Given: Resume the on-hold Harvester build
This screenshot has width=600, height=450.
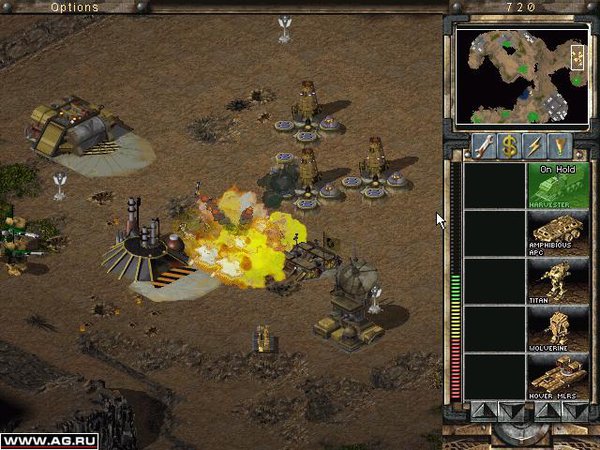Looking at the screenshot, I should coord(559,185).
